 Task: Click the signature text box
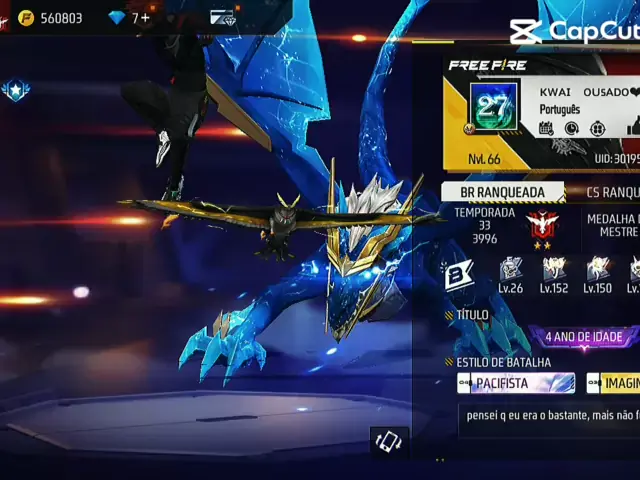coord(549,420)
